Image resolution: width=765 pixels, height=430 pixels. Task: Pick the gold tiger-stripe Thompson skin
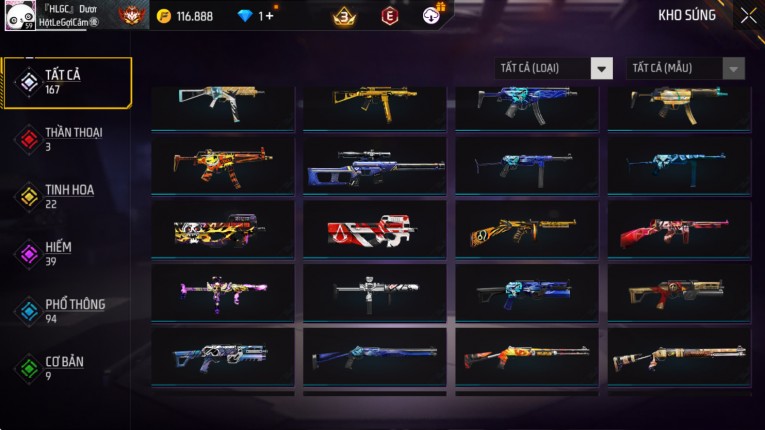[x=526, y=232]
